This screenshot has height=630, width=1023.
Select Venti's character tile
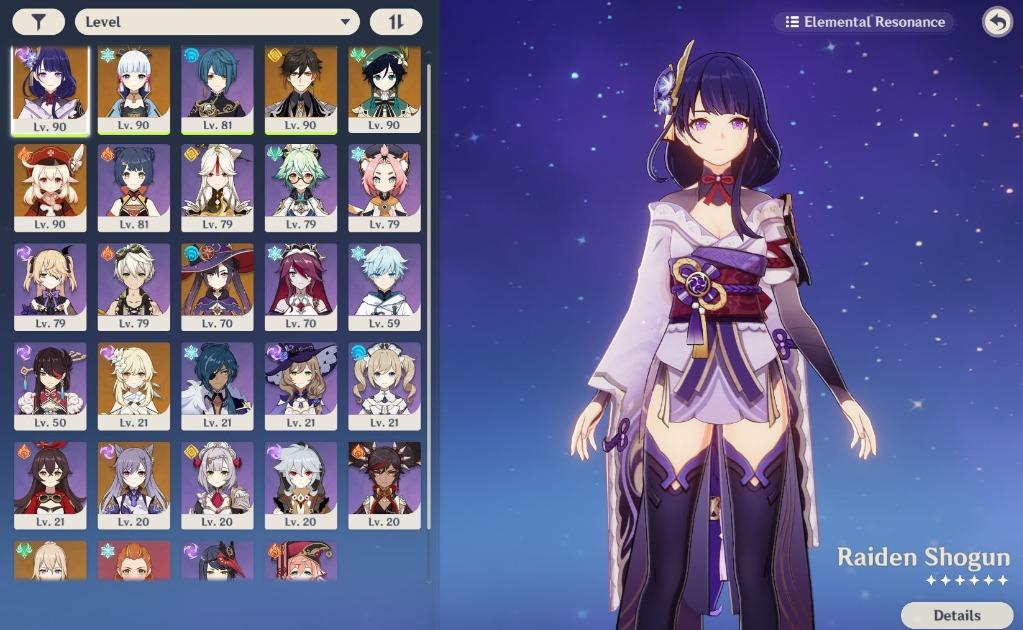(385, 88)
